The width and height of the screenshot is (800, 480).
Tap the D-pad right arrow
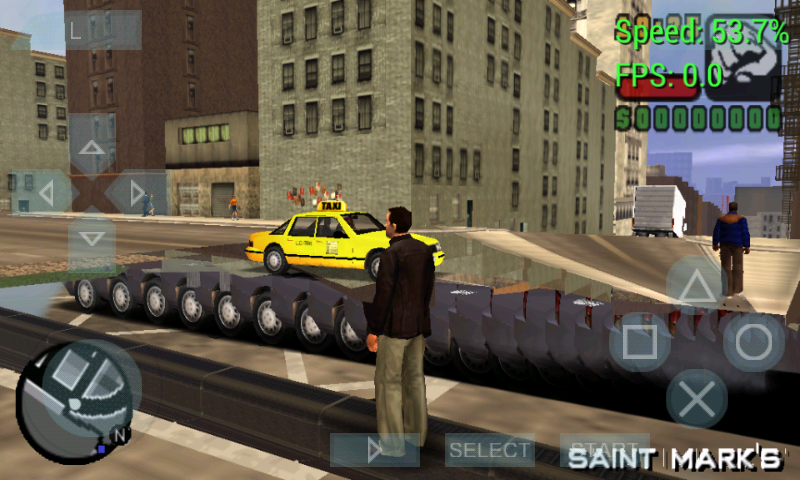pyautogui.click(x=137, y=192)
